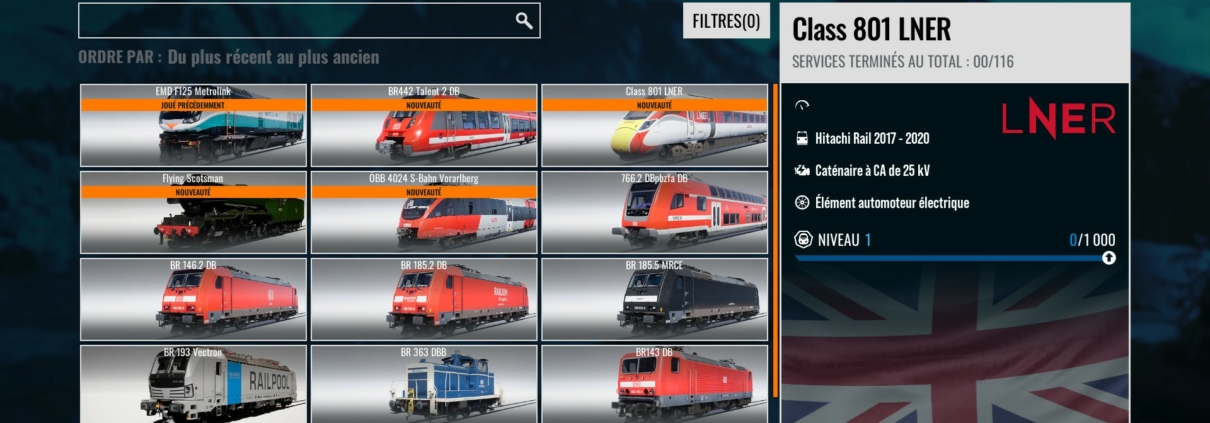Pick the Flying Scotsman locomotive

pos(193,212)
